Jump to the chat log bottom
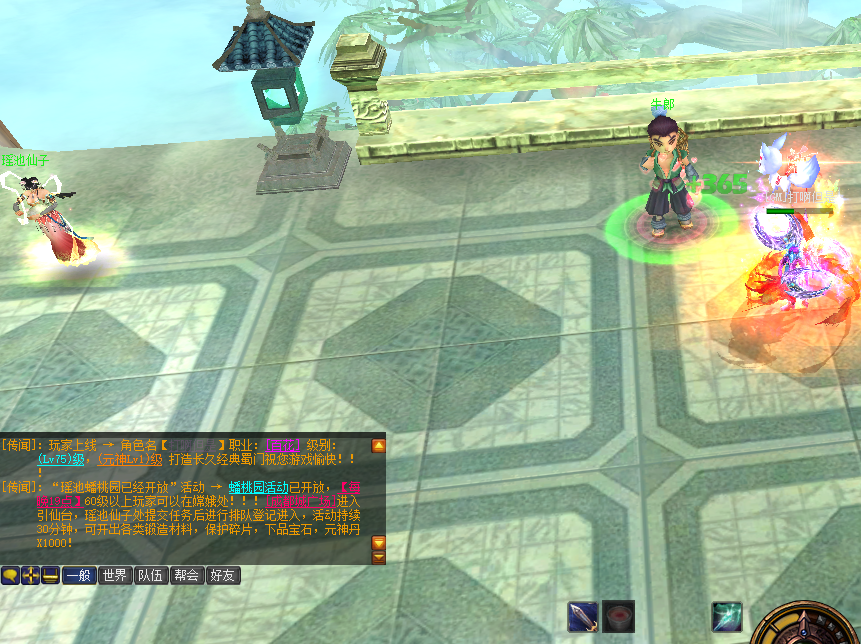This screenshot has width=861, height=644. (x=378, y=557)
